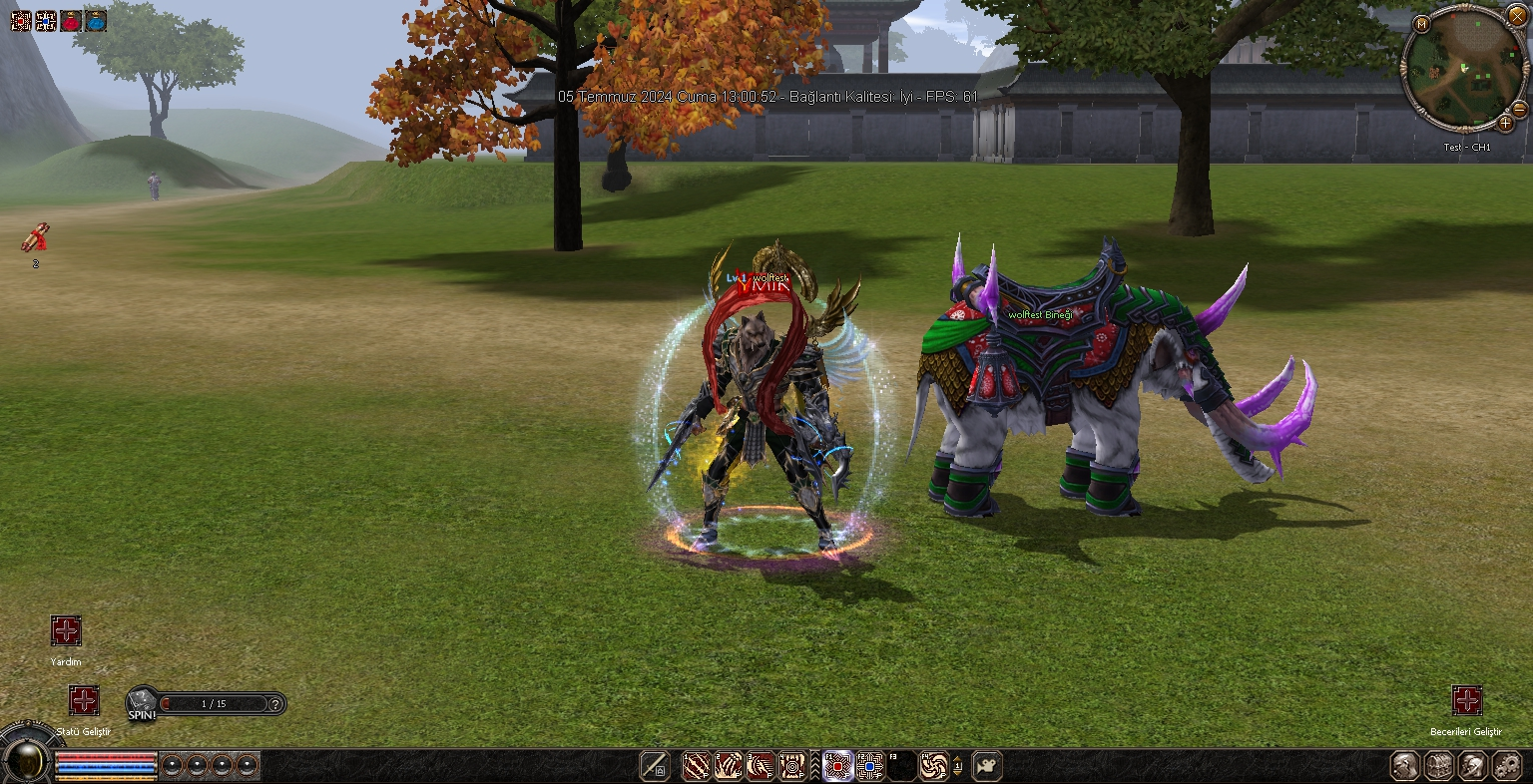Image resolution: width=1533 pixels, height=784 pixels.
Task: Zoom out the minimap with minus button
Action: 1519,109
